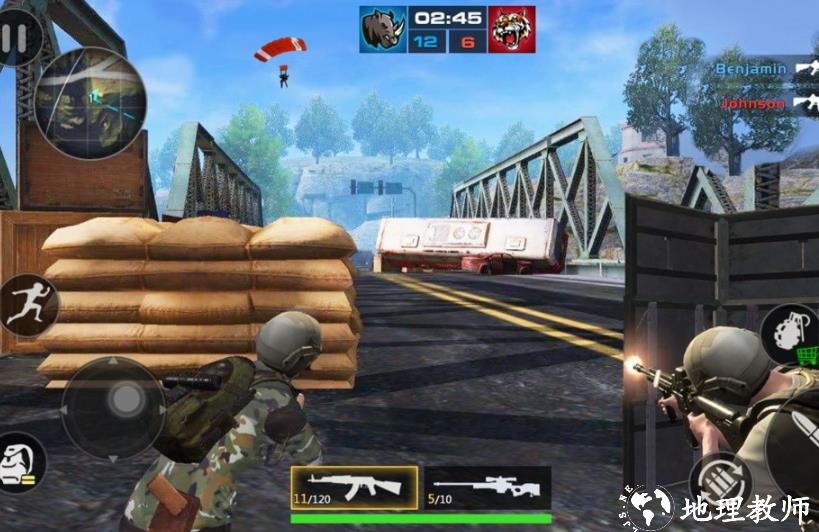Pause the match
The height and width of the screenshot is (532, 819).
click(14, 38)
